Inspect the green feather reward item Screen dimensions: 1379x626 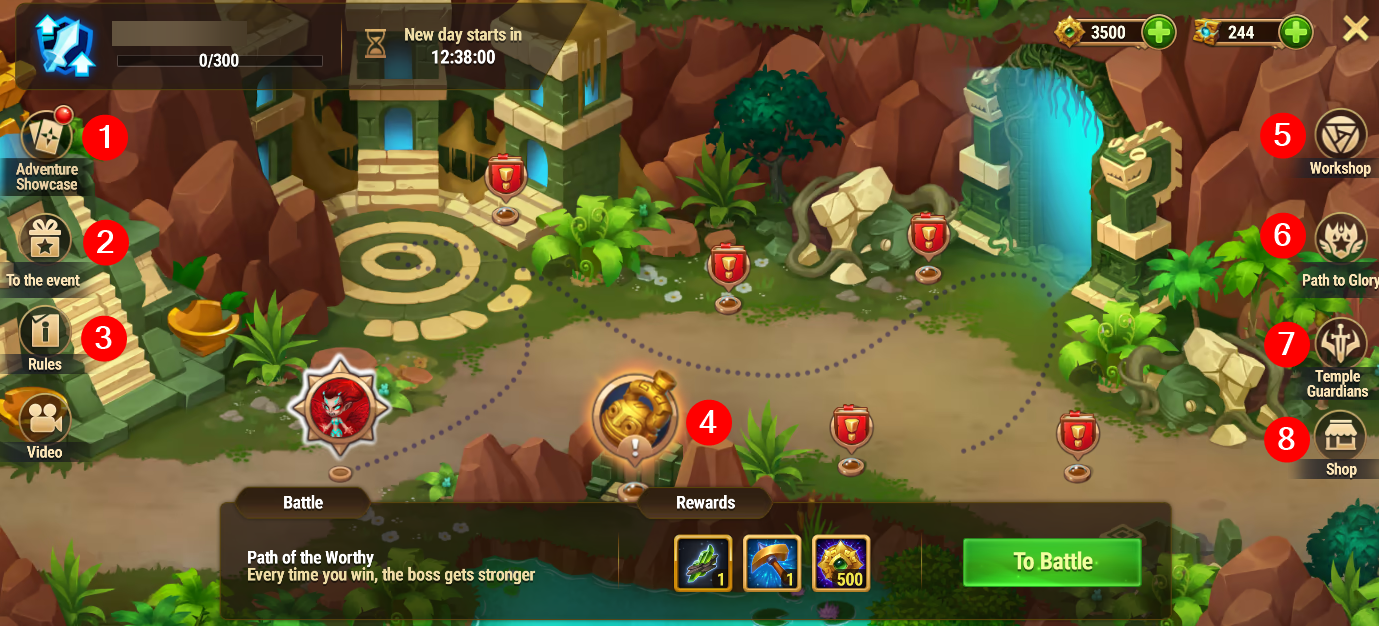point(703,563)
